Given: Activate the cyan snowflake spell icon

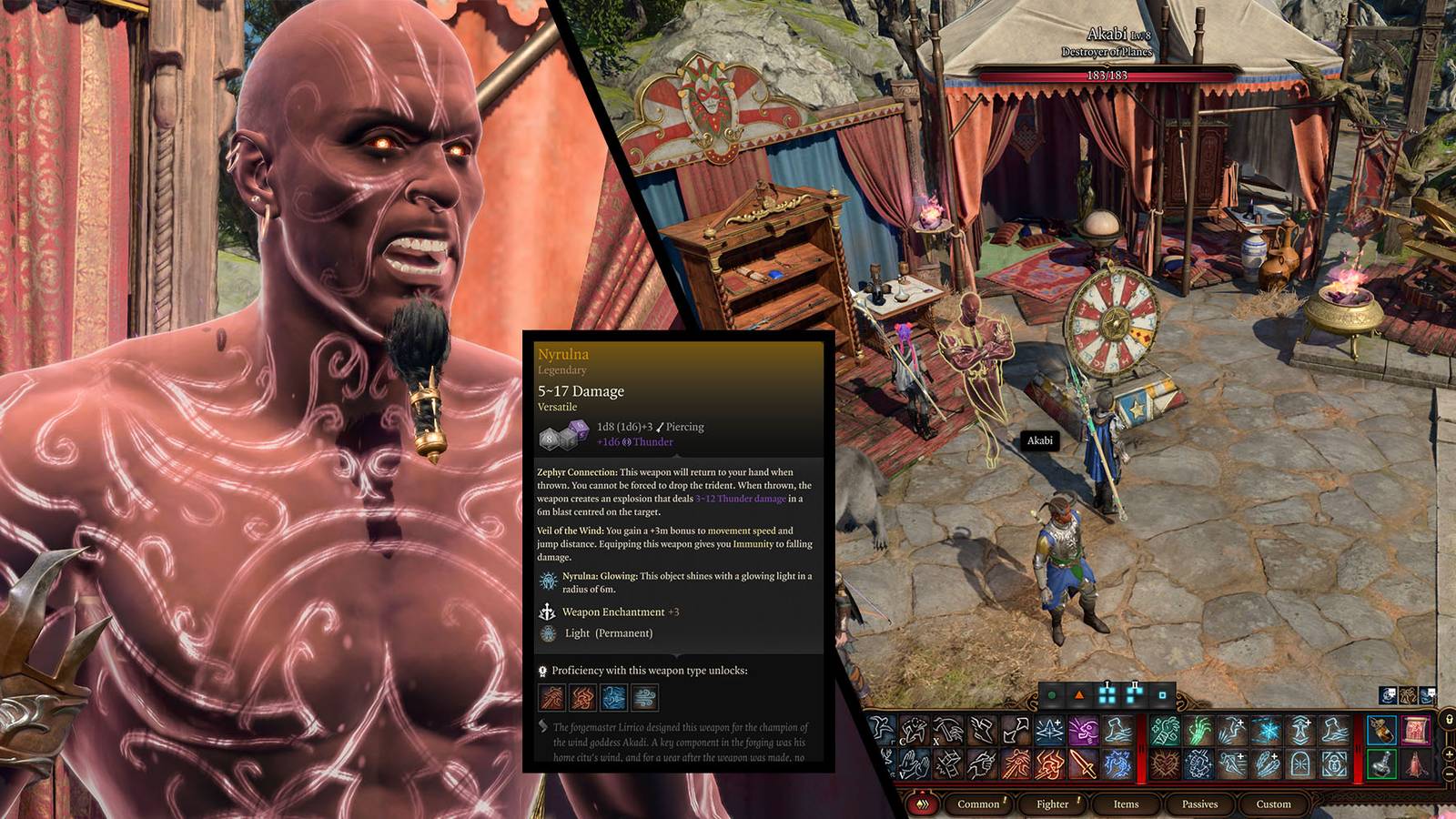Looking at the screenshot, I should [1267, 730].
